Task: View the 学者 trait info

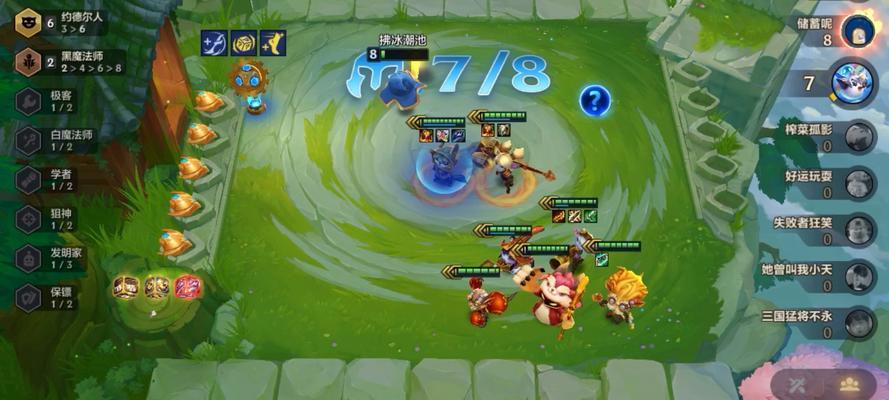Action: 48,179
